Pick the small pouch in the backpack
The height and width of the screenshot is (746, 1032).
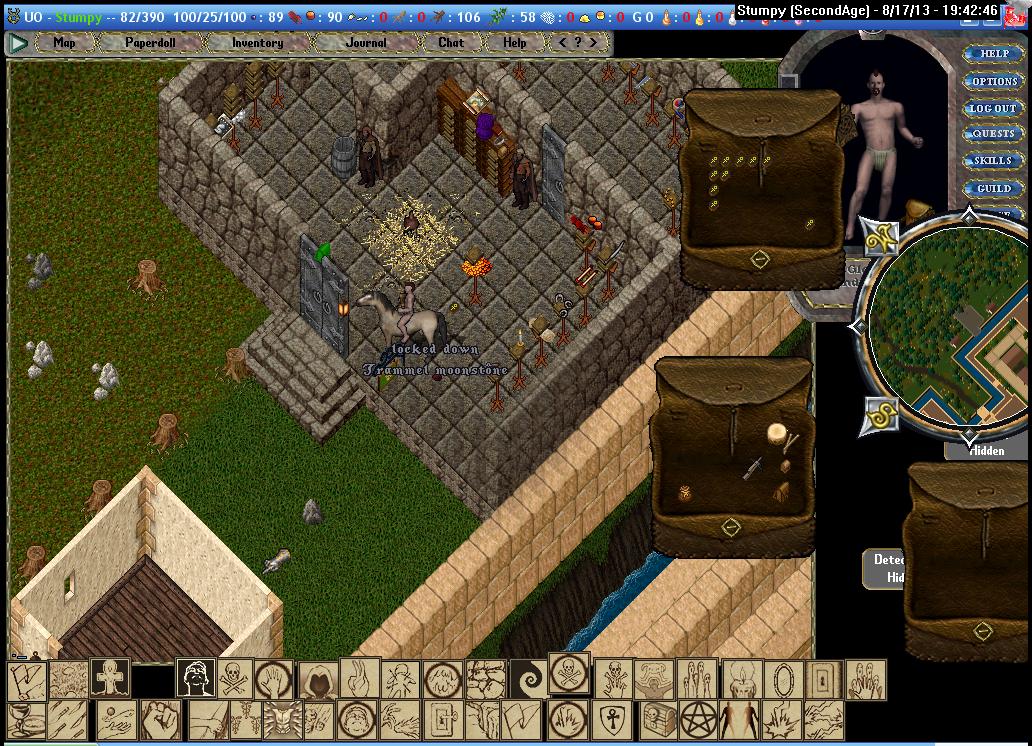pyautogui.click(x=685, y=492)
